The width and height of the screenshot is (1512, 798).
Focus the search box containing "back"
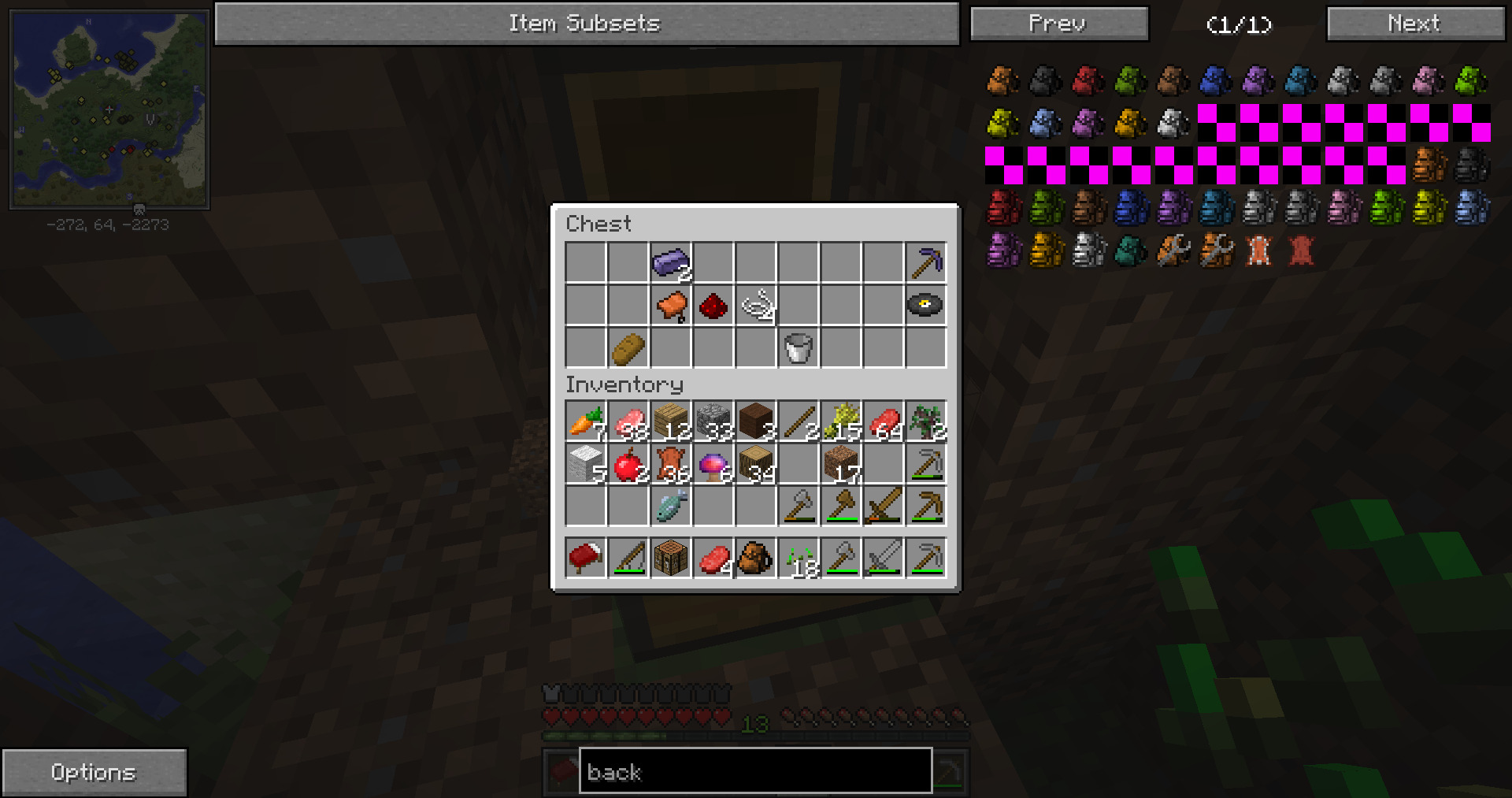point(754,771)
